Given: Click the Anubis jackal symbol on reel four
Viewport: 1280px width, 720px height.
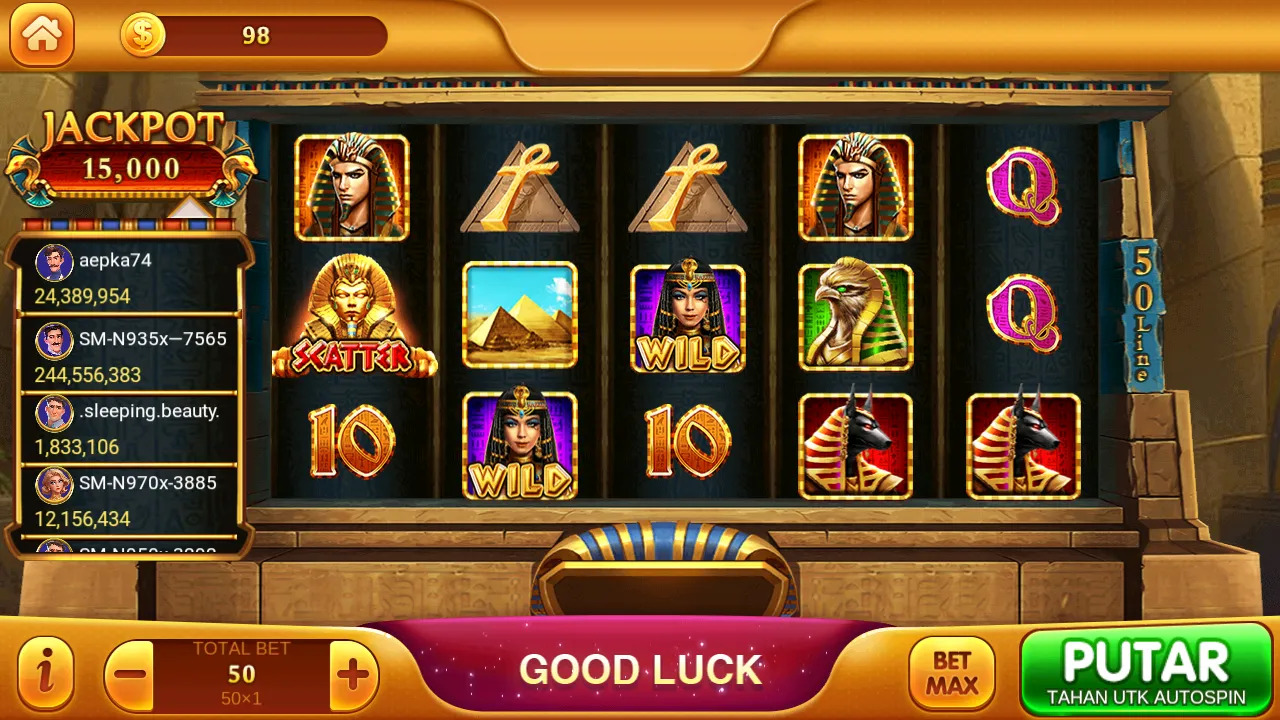Looking at the screenshot, I should tap(855, 443).
